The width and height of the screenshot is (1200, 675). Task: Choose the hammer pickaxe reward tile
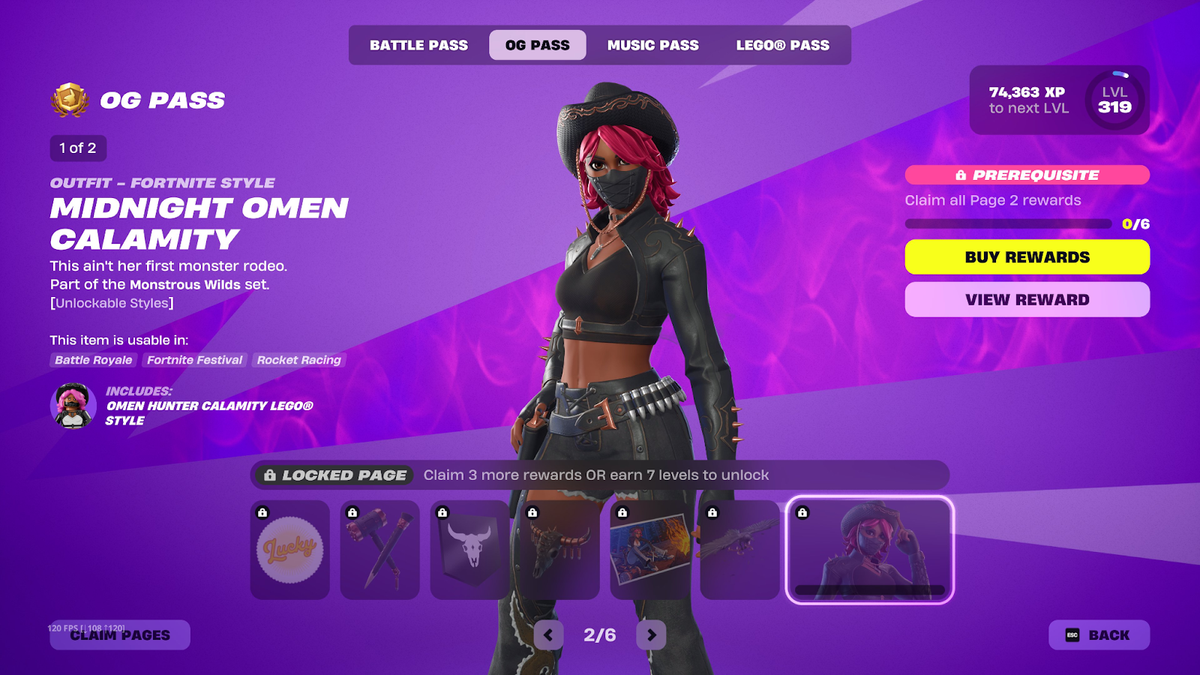(x=380, y=550)
